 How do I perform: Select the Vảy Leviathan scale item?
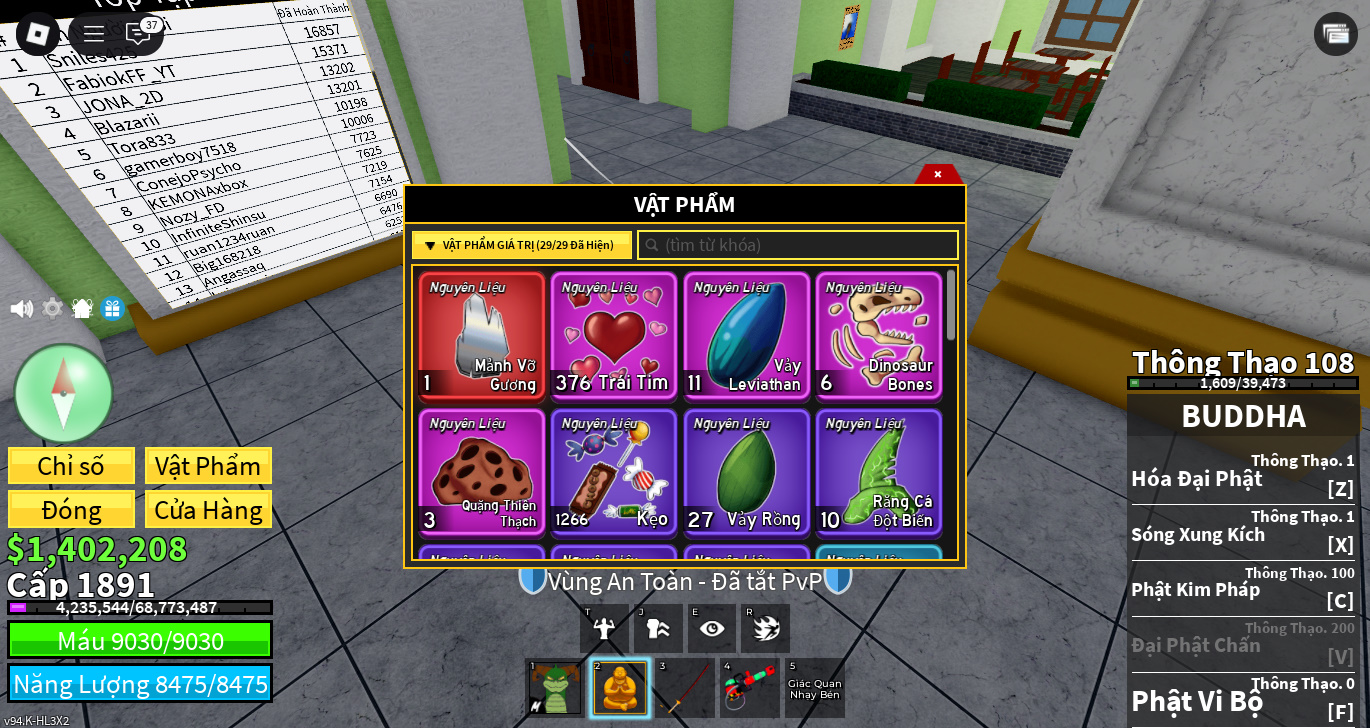tap(746, 336)
